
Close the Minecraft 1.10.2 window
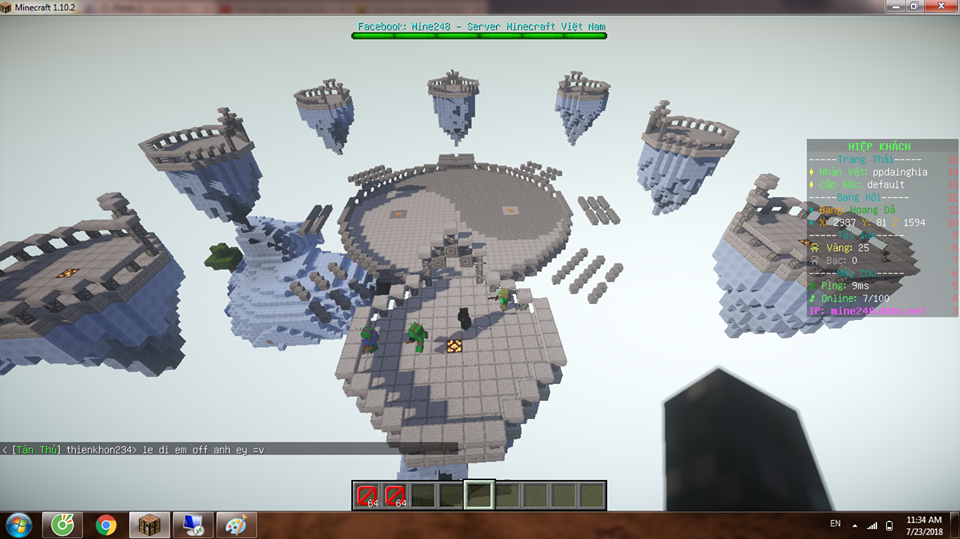(x=937, y=6)
